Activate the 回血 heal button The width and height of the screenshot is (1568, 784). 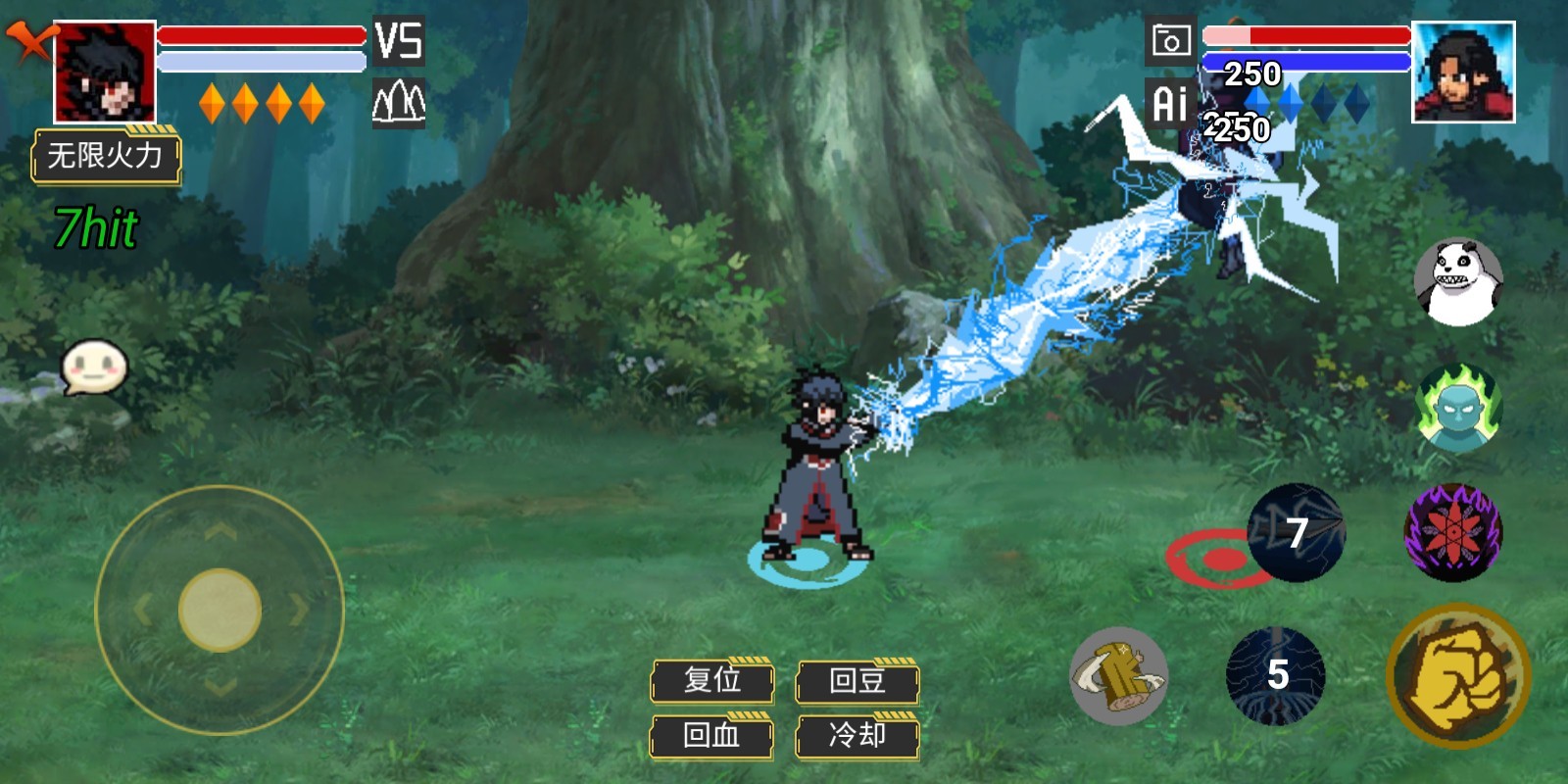(x=712, y=735)
